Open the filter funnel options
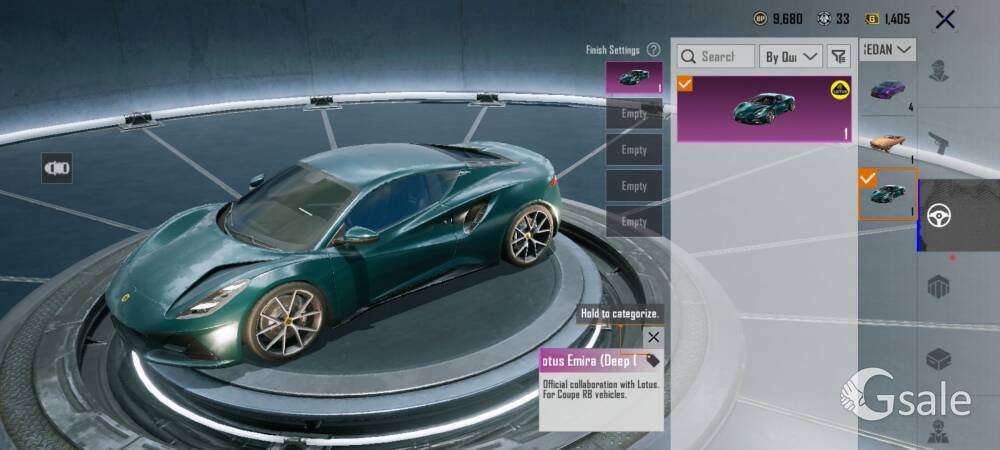 tap(838, 57)
